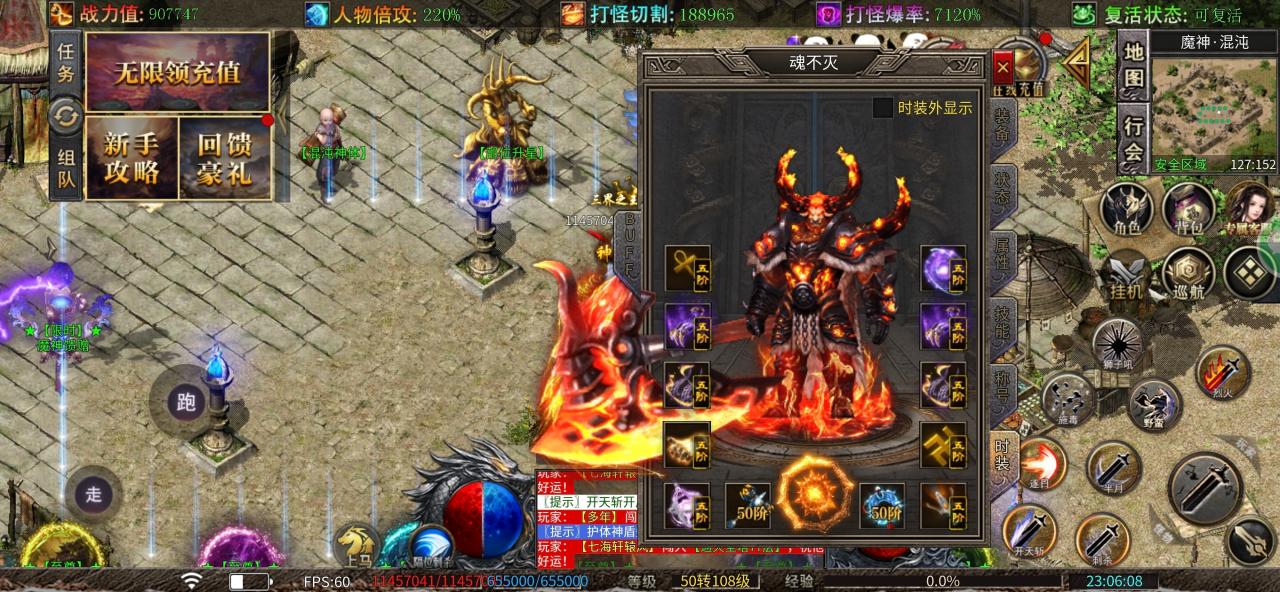The height and width of the screenshot is (592, 1280).
Task: Activate 挂机 auto-battle
Action: click(x=1127, y=274)
